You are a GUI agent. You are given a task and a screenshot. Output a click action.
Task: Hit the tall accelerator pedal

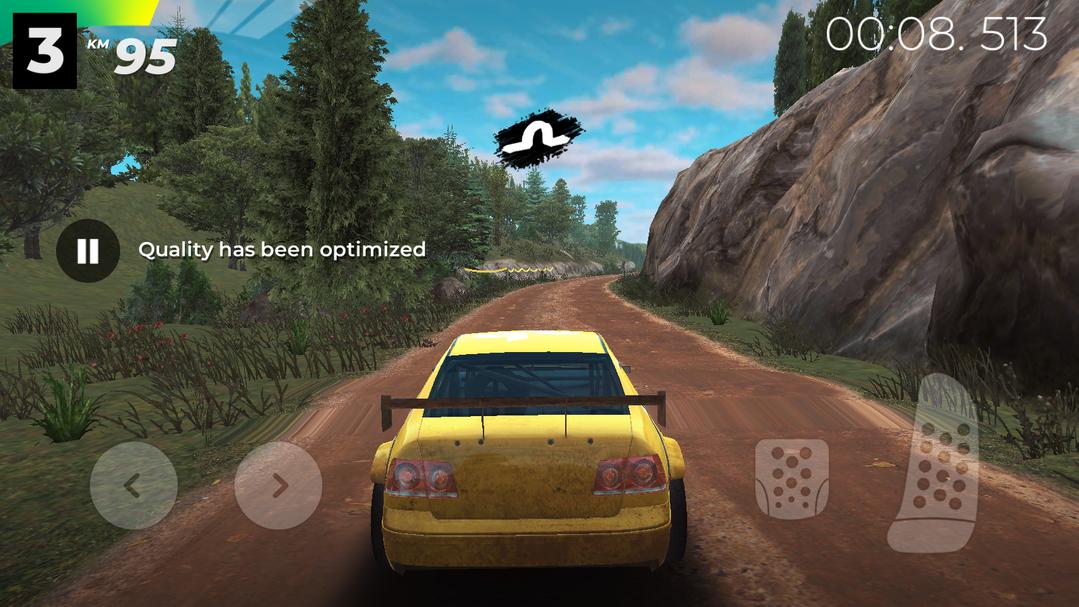[x=935, y=465]
